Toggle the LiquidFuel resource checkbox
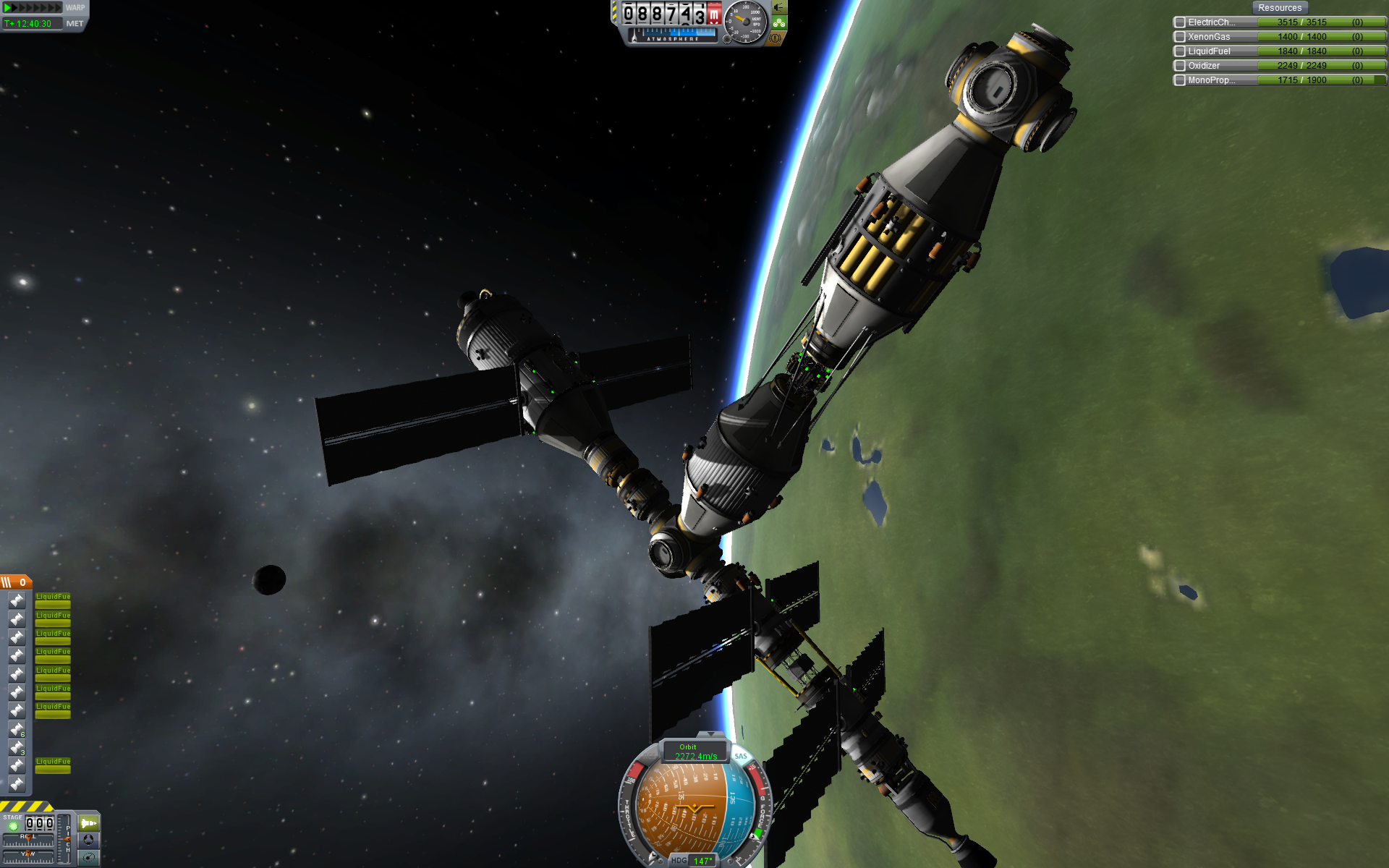Screen dimensions: 1389x868 [x=1179, y=51]
